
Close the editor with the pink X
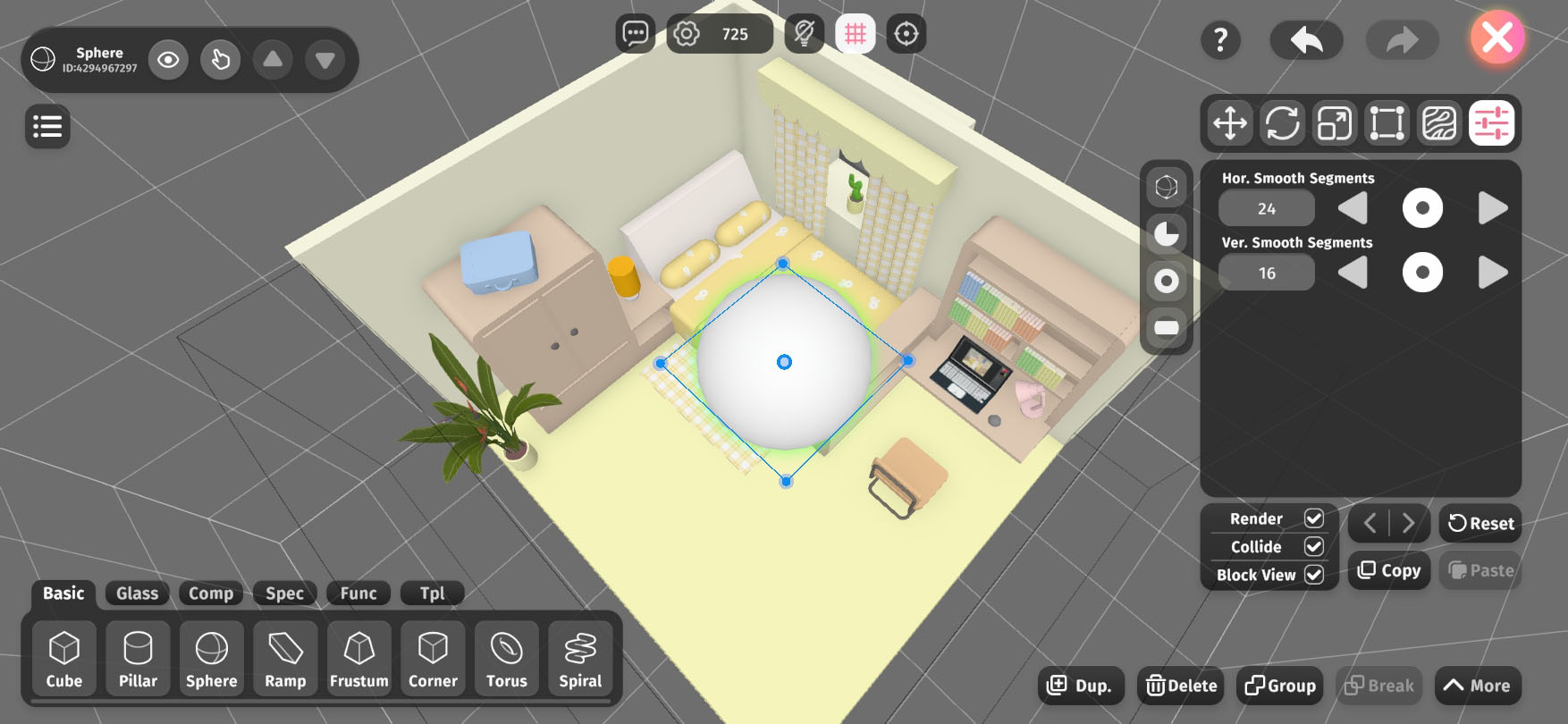(x=1496, y=38)
